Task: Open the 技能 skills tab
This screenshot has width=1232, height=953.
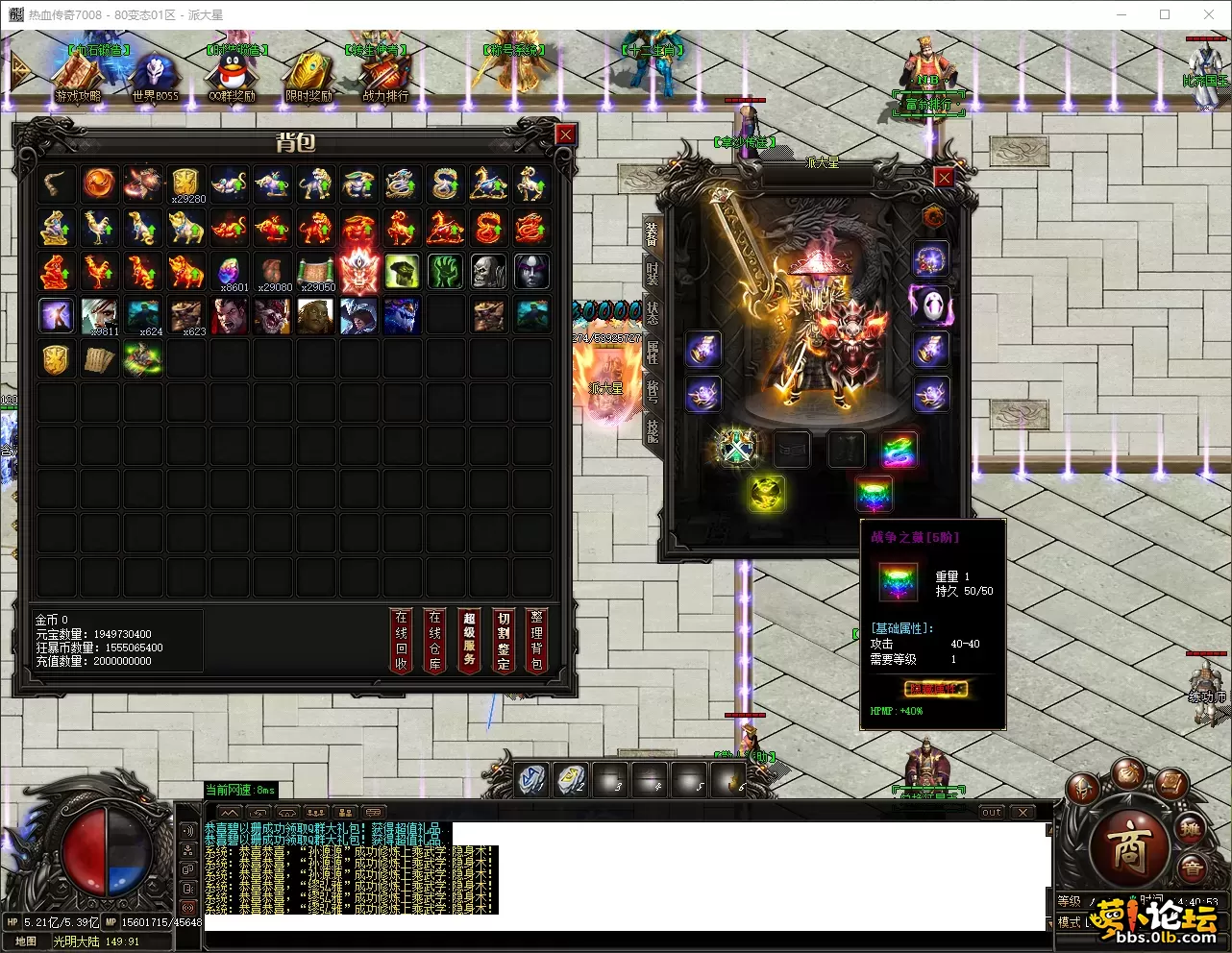Action: tap(653, 430)
